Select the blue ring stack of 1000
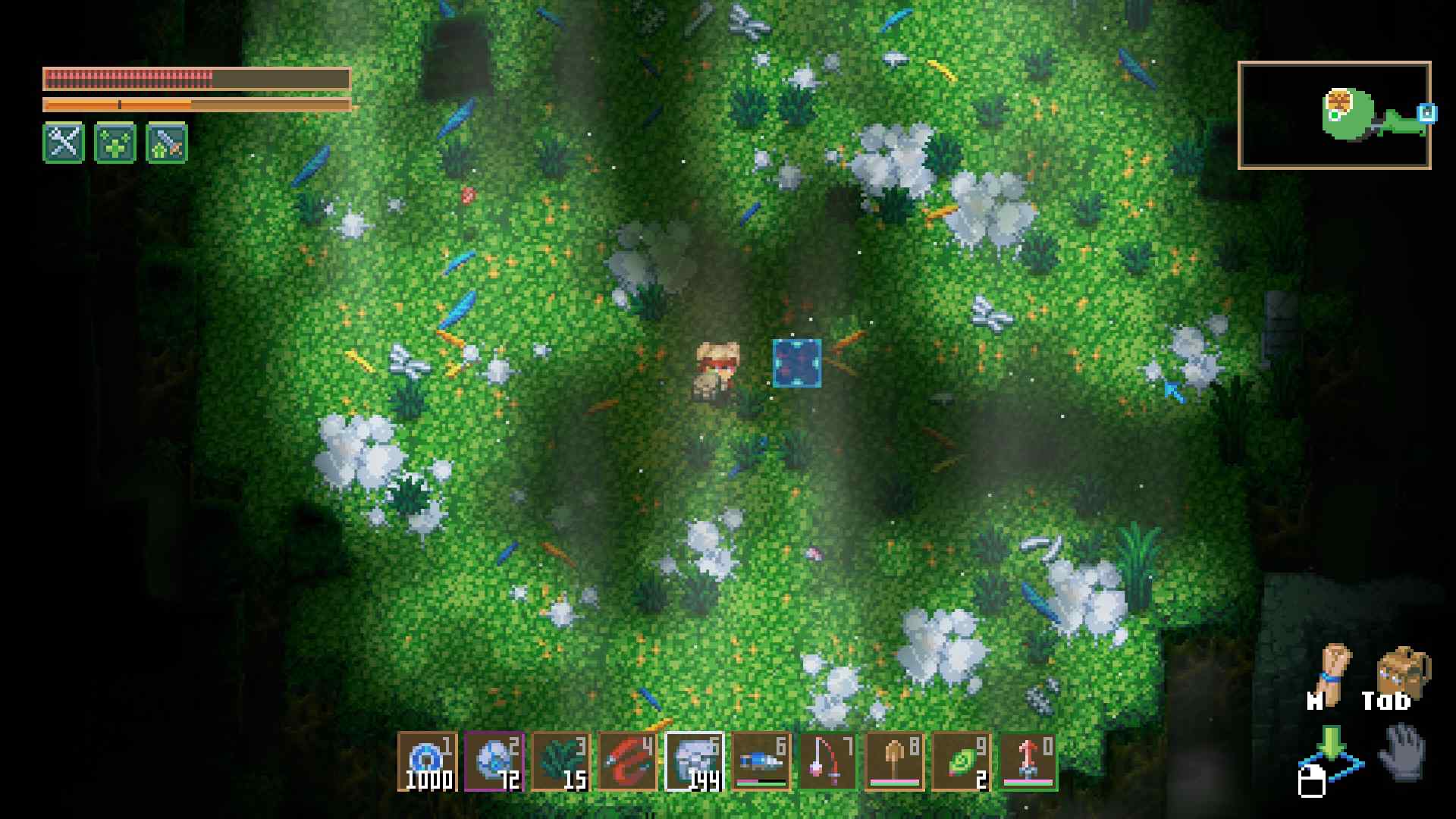 click(427, 761)
